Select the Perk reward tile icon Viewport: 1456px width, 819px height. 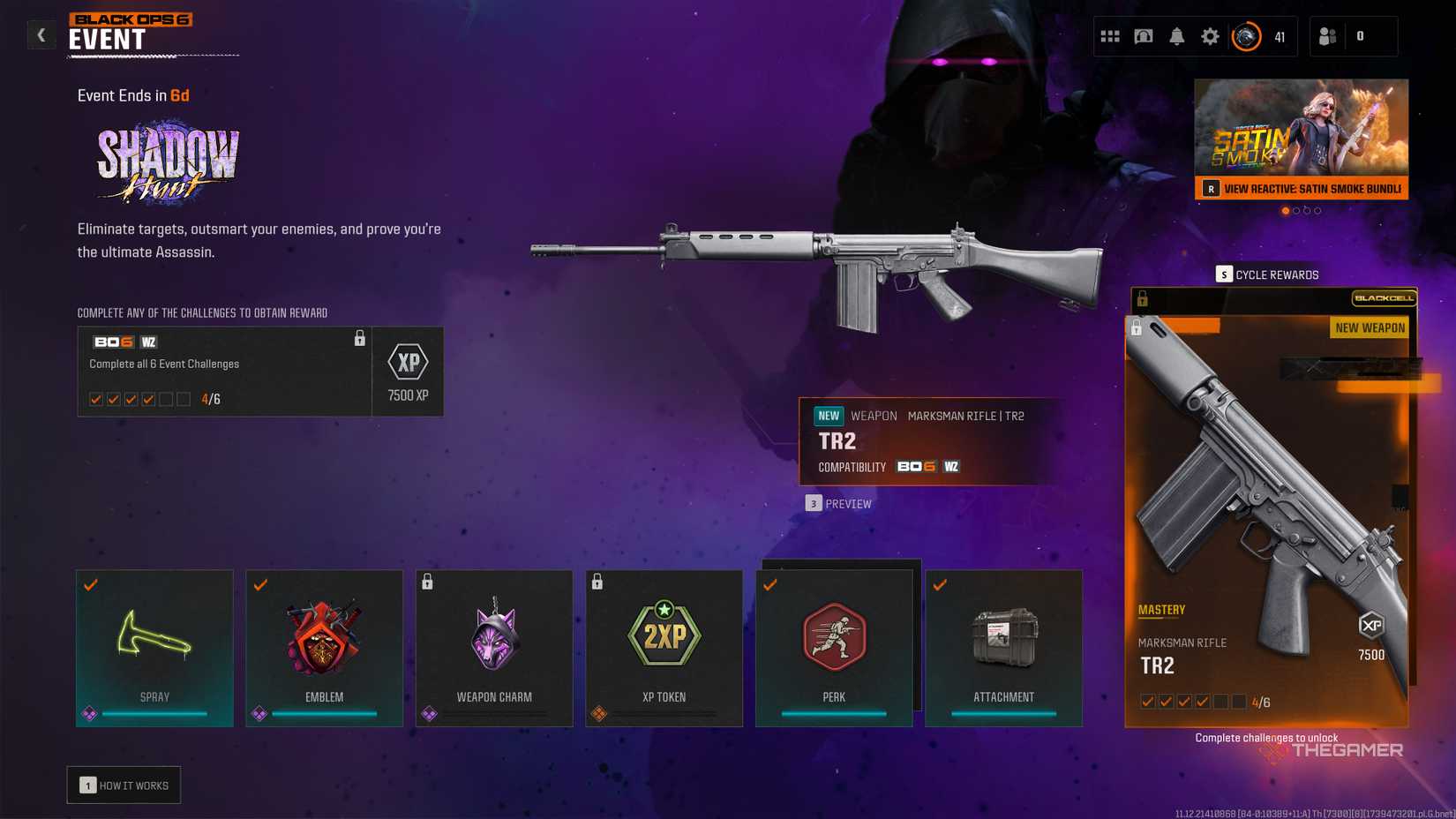pos(833,635)
